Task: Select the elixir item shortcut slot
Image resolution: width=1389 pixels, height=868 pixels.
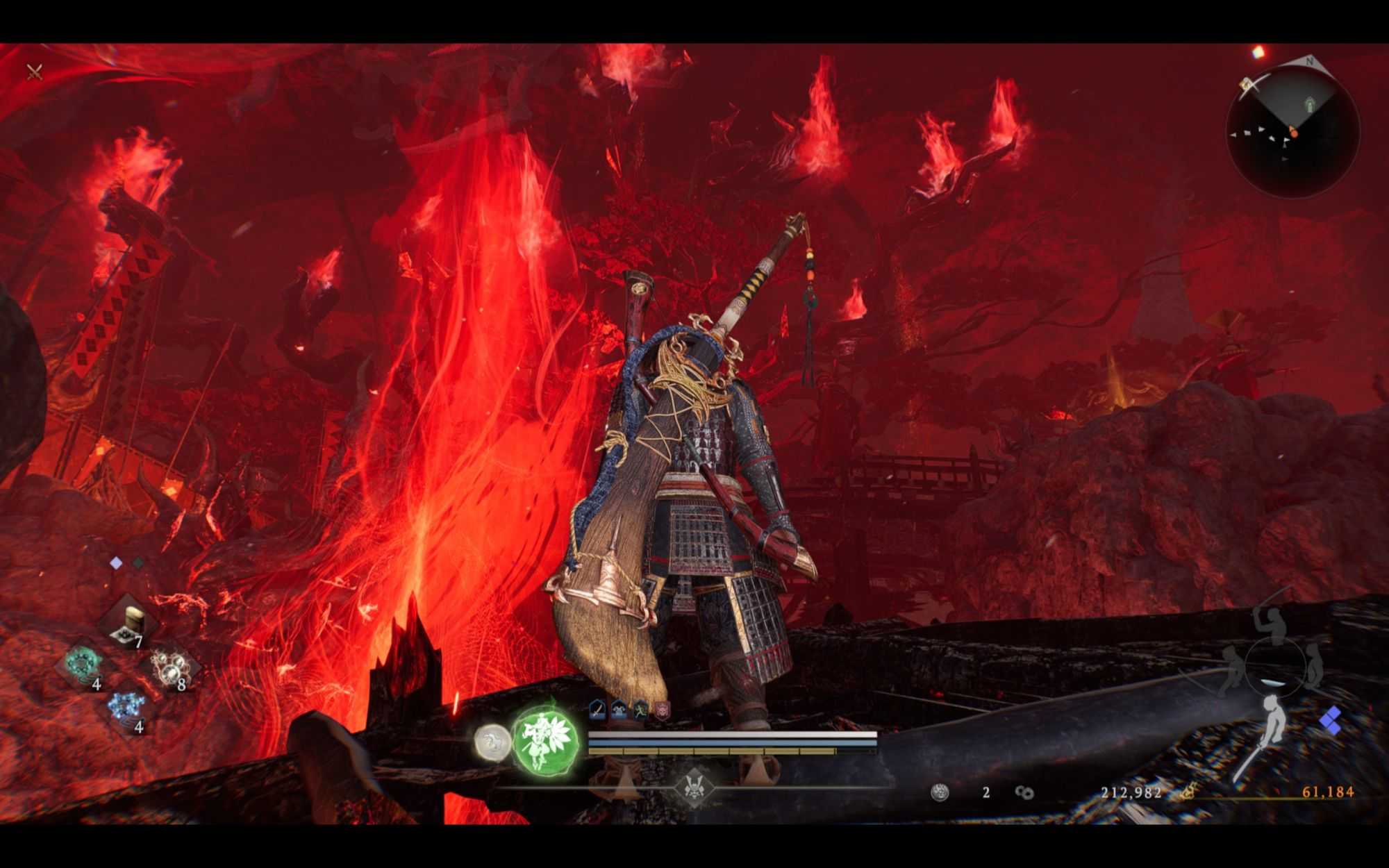Action: [130, 622]
